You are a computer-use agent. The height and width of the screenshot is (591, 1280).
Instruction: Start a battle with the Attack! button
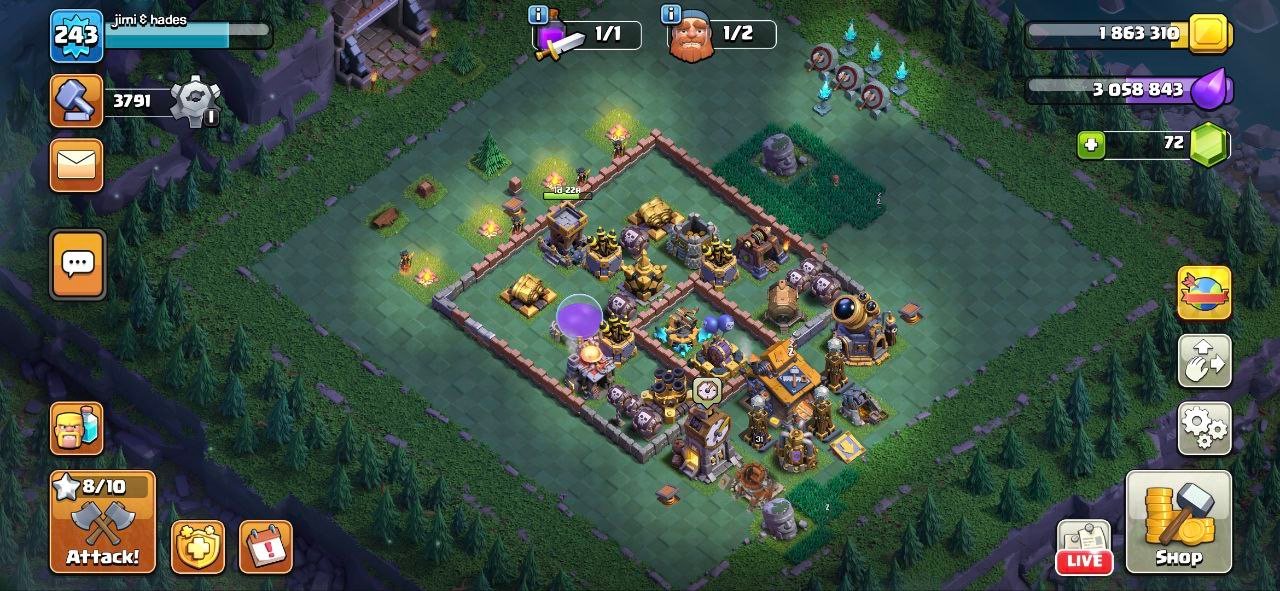pyautogui.click(x=103, y=521)
